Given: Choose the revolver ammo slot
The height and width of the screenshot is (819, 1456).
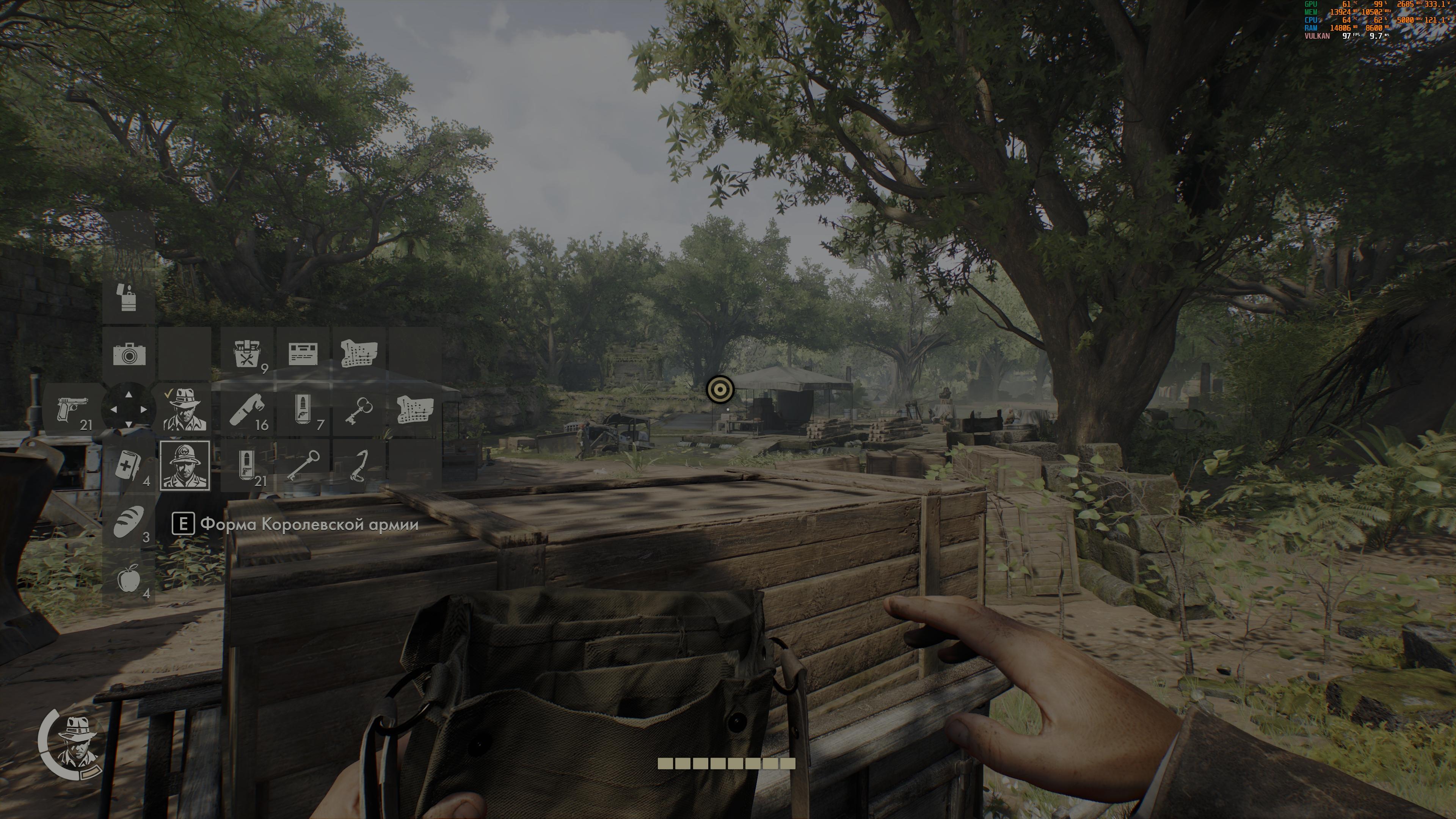Looking at the screenshot, I should pyautogui.click(x=303, y=409).
